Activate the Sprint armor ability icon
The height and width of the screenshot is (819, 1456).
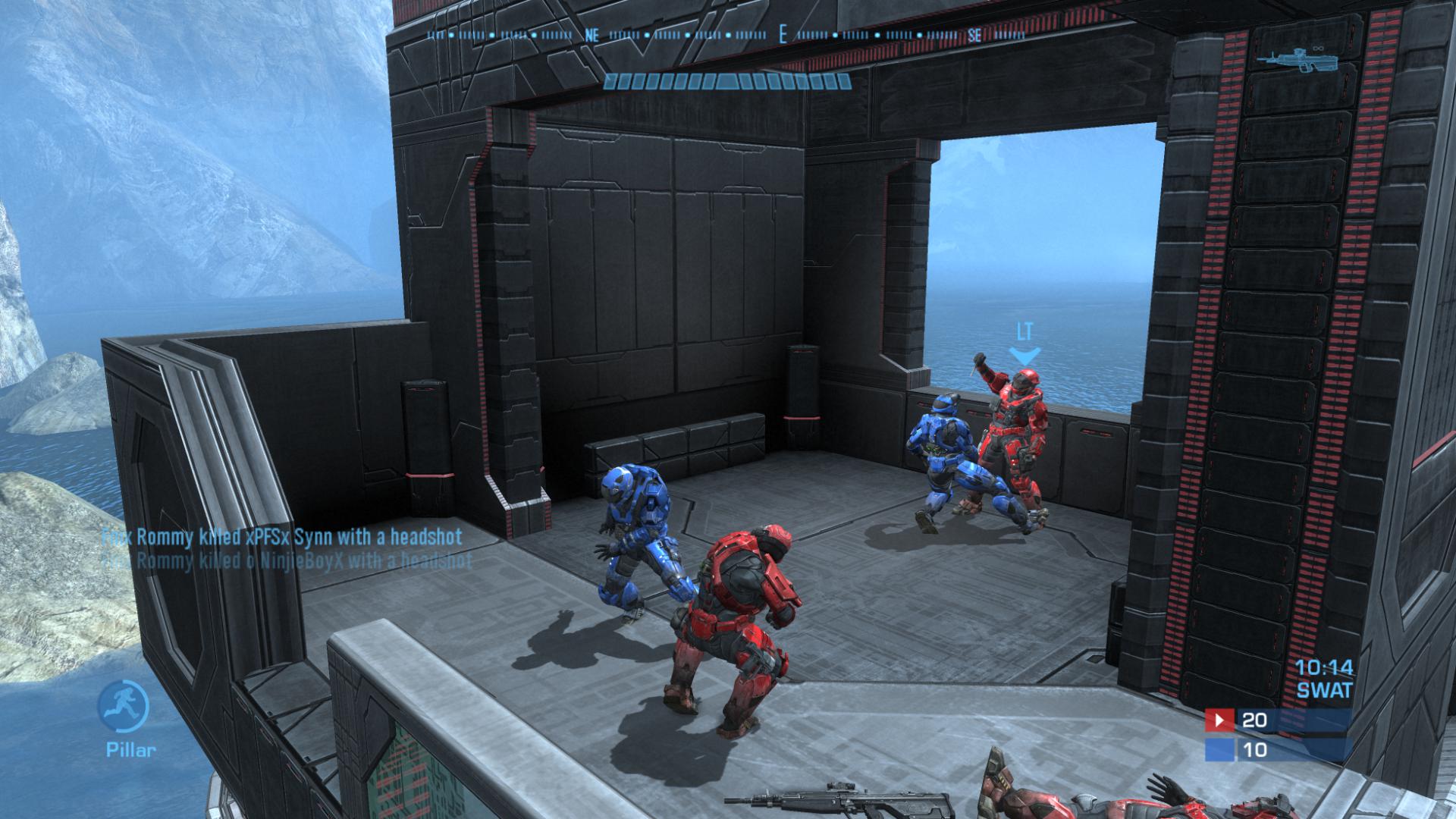pos(123,705)
